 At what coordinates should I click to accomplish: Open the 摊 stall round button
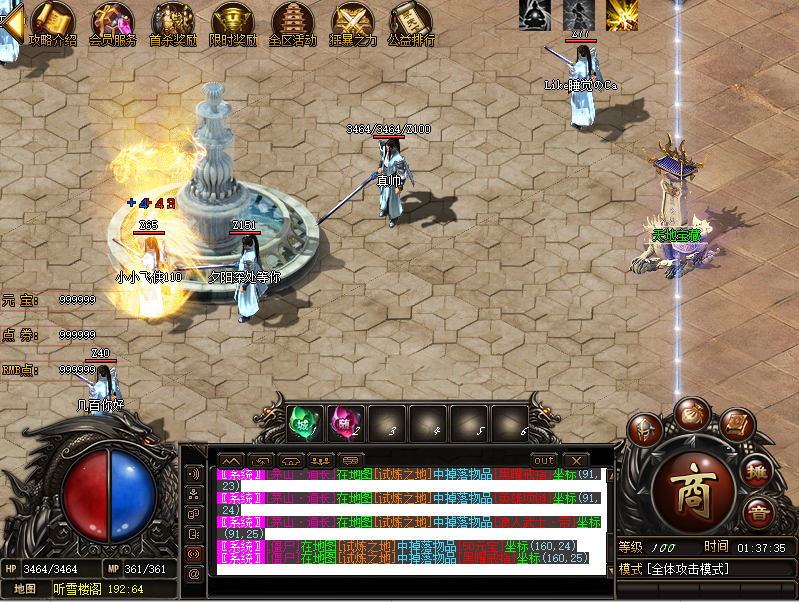tap(759, 469)
